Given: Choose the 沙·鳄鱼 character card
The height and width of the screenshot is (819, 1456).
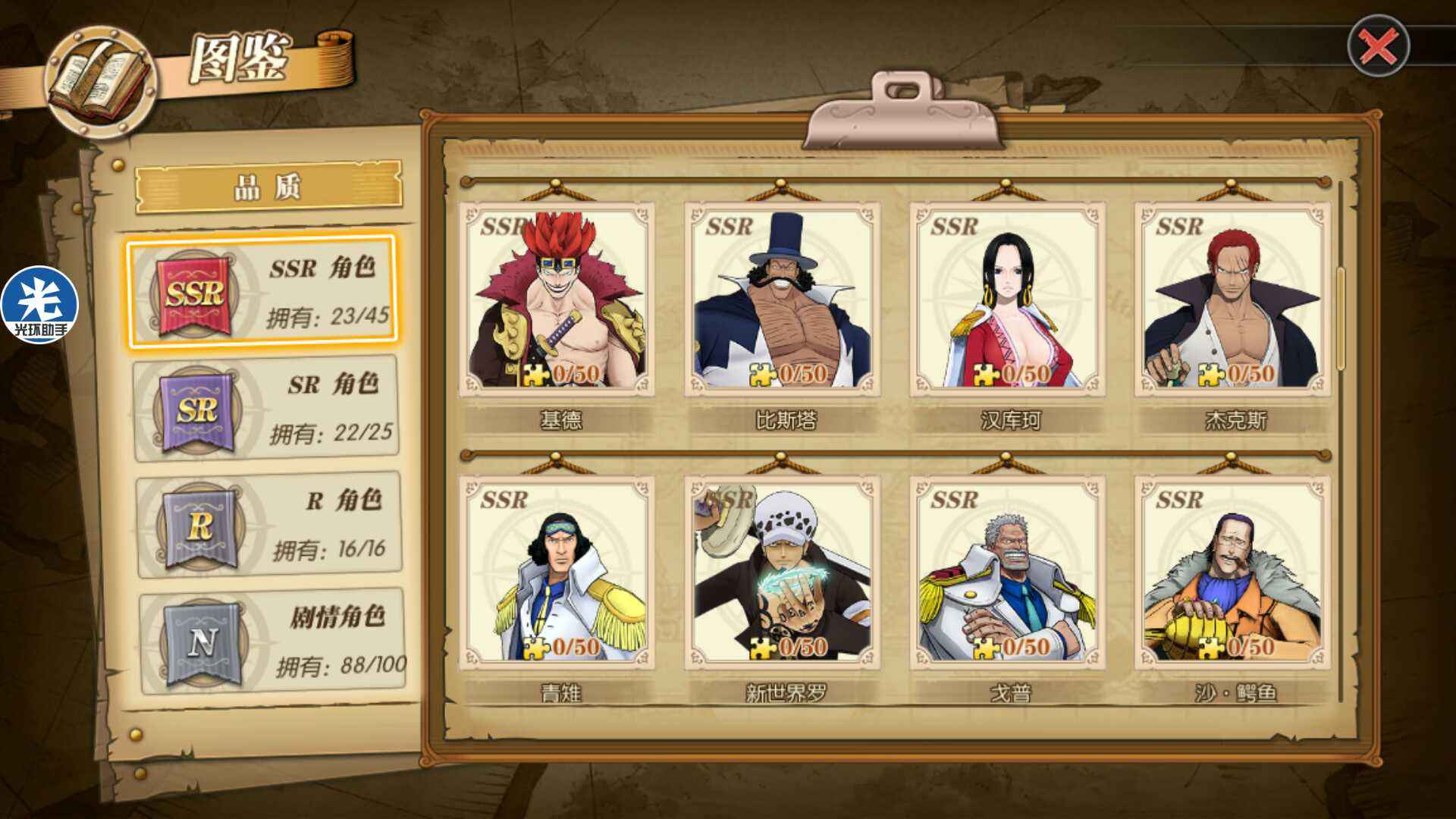Looking at the screenshot, I should tap(1232, 573).
